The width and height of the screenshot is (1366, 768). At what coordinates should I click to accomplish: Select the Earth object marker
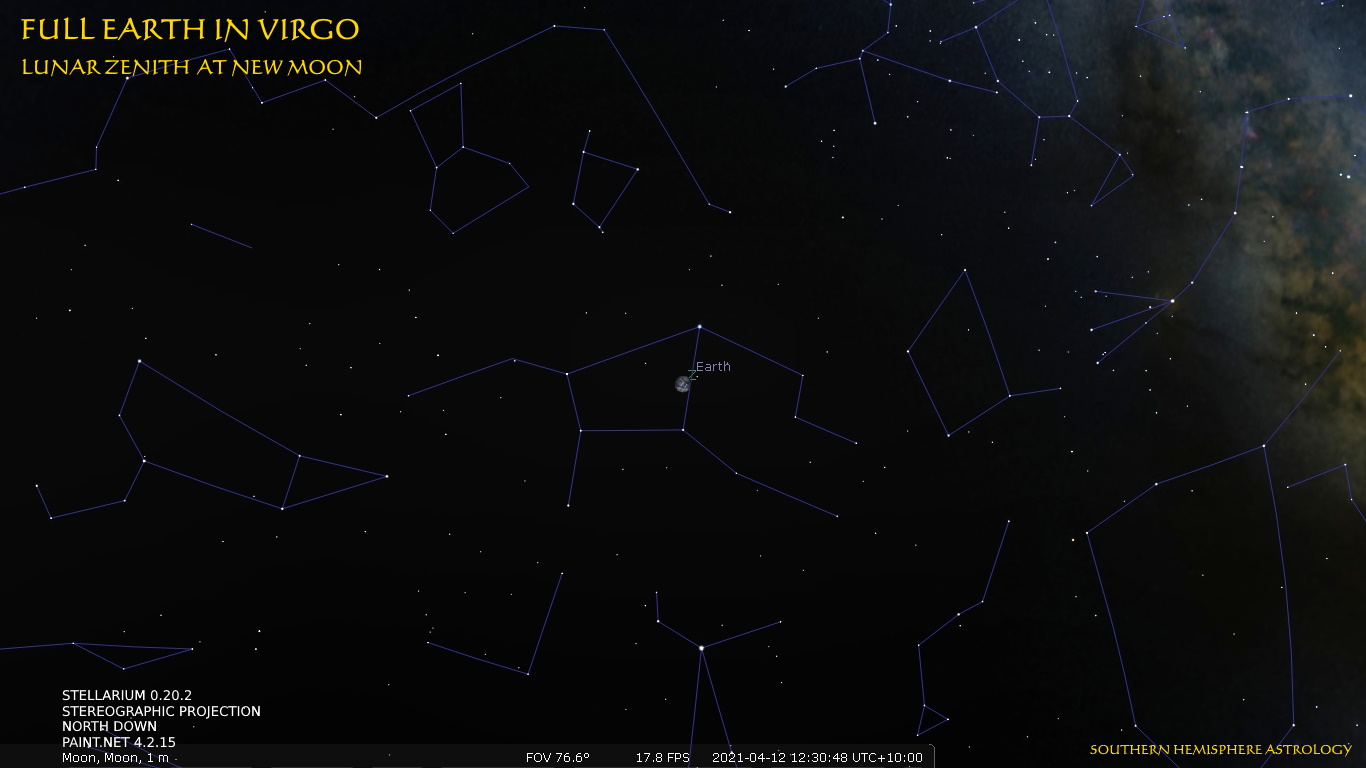tap(683, 384)
